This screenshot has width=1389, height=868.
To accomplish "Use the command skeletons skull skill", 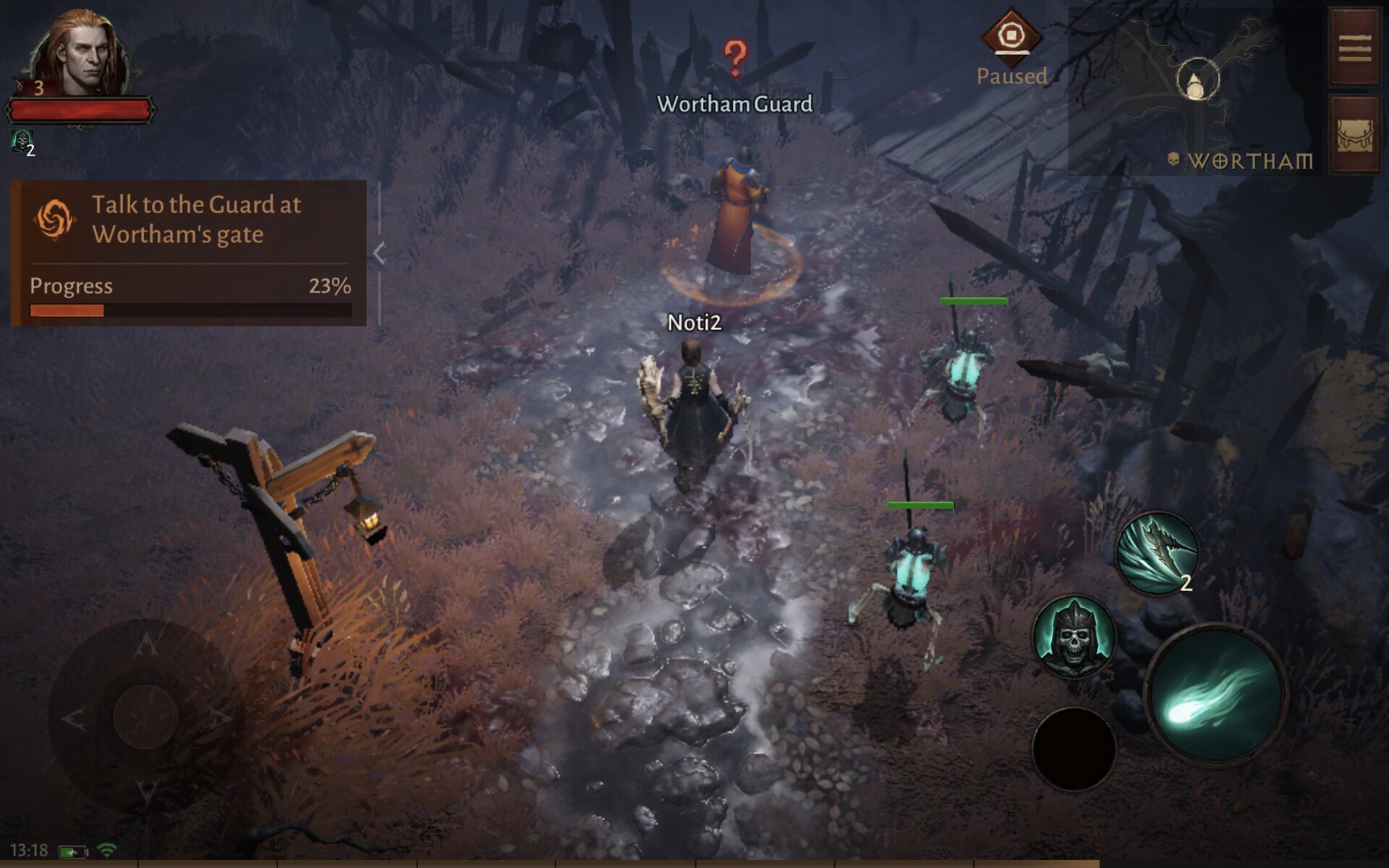I will (x=1074, y=637).
